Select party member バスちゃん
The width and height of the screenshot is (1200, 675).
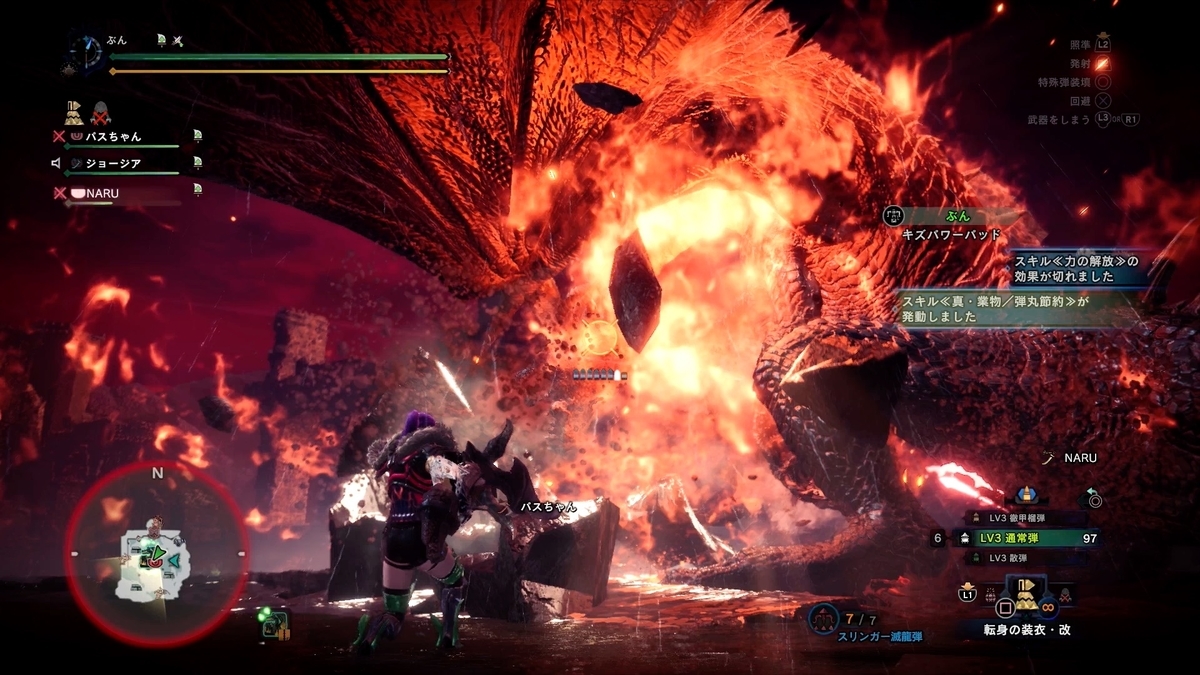[x=110, y=136]
